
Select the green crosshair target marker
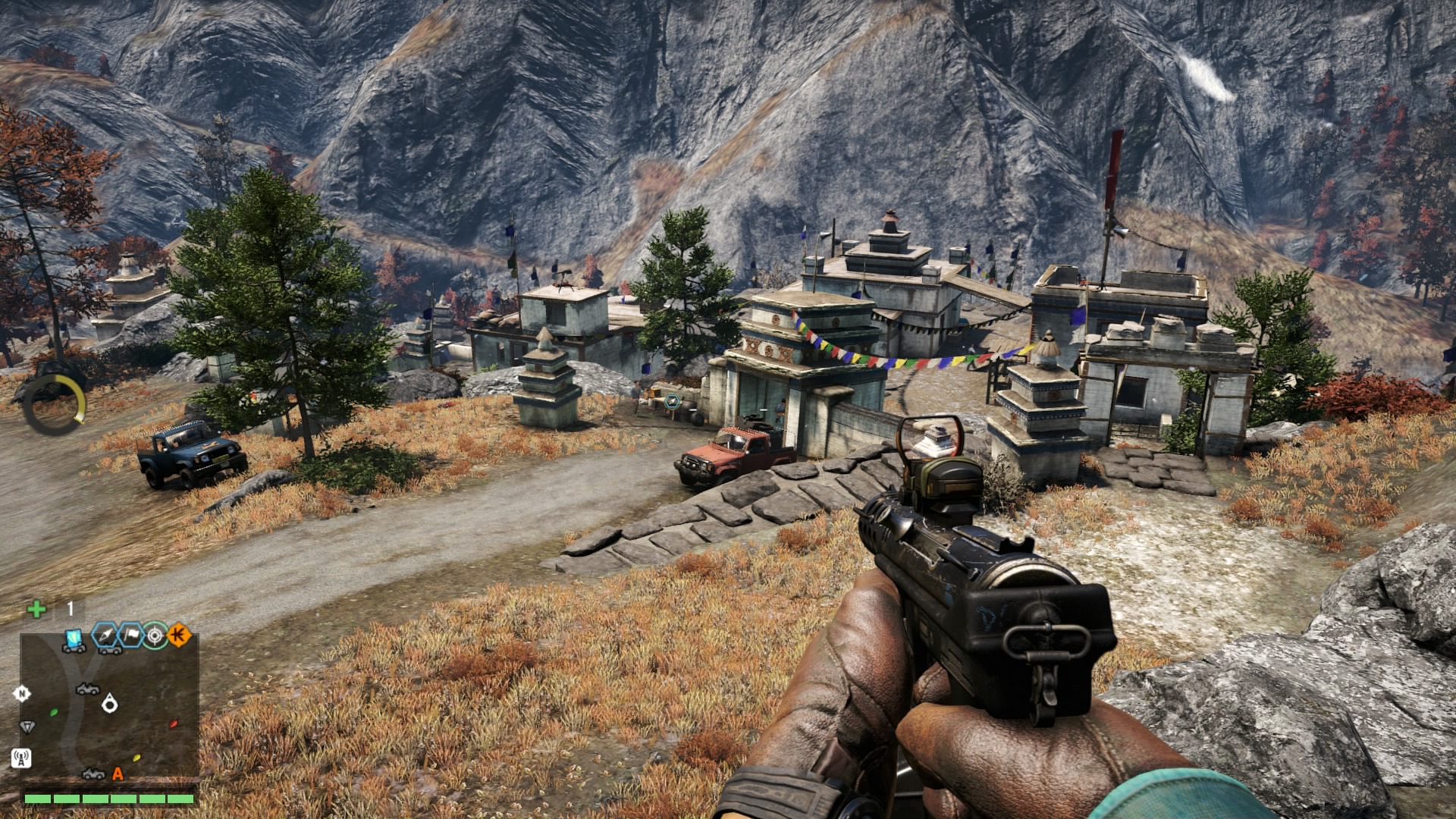155,635
